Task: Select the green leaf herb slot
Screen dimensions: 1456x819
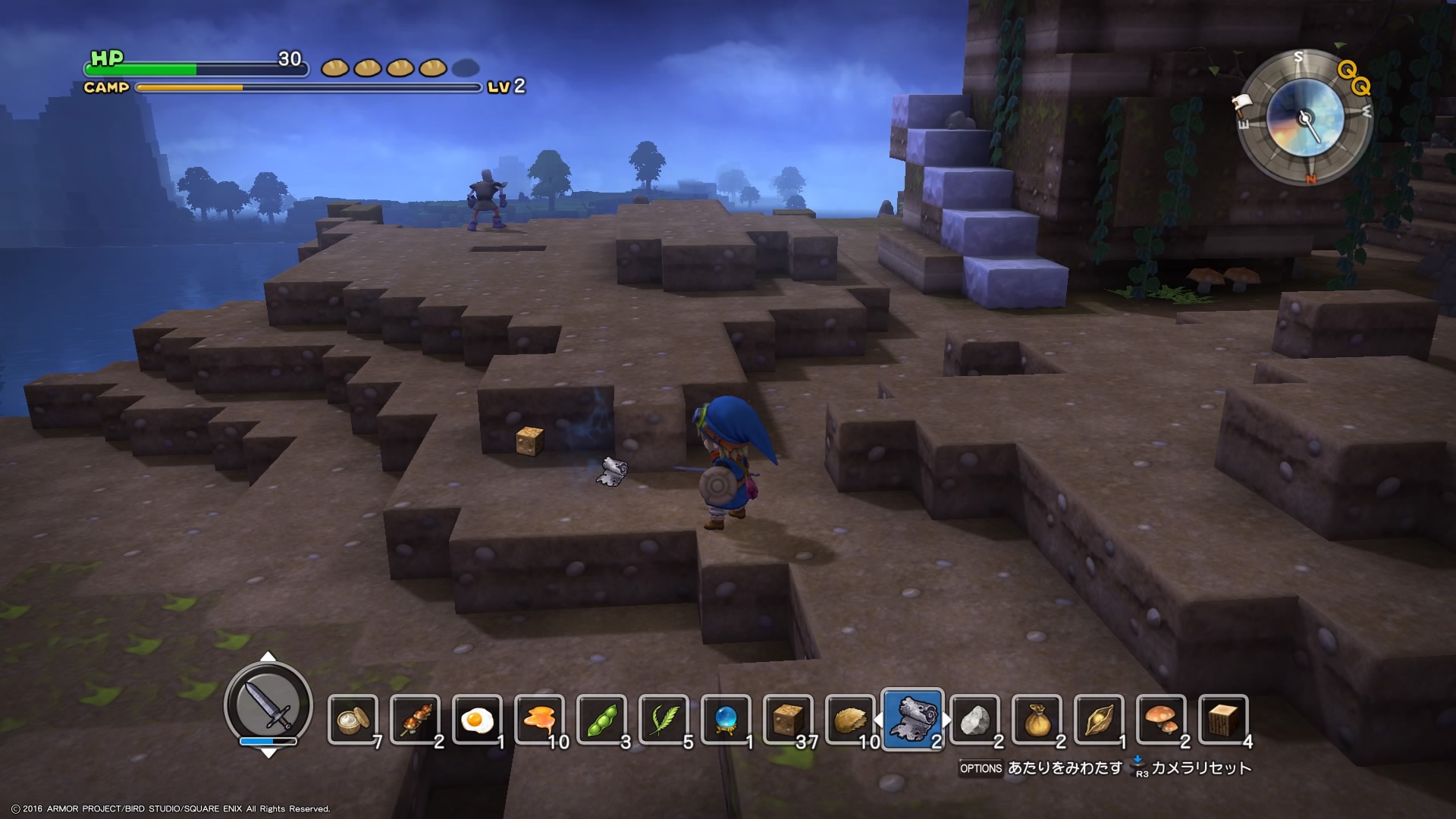Action: (x=664, y=720)
